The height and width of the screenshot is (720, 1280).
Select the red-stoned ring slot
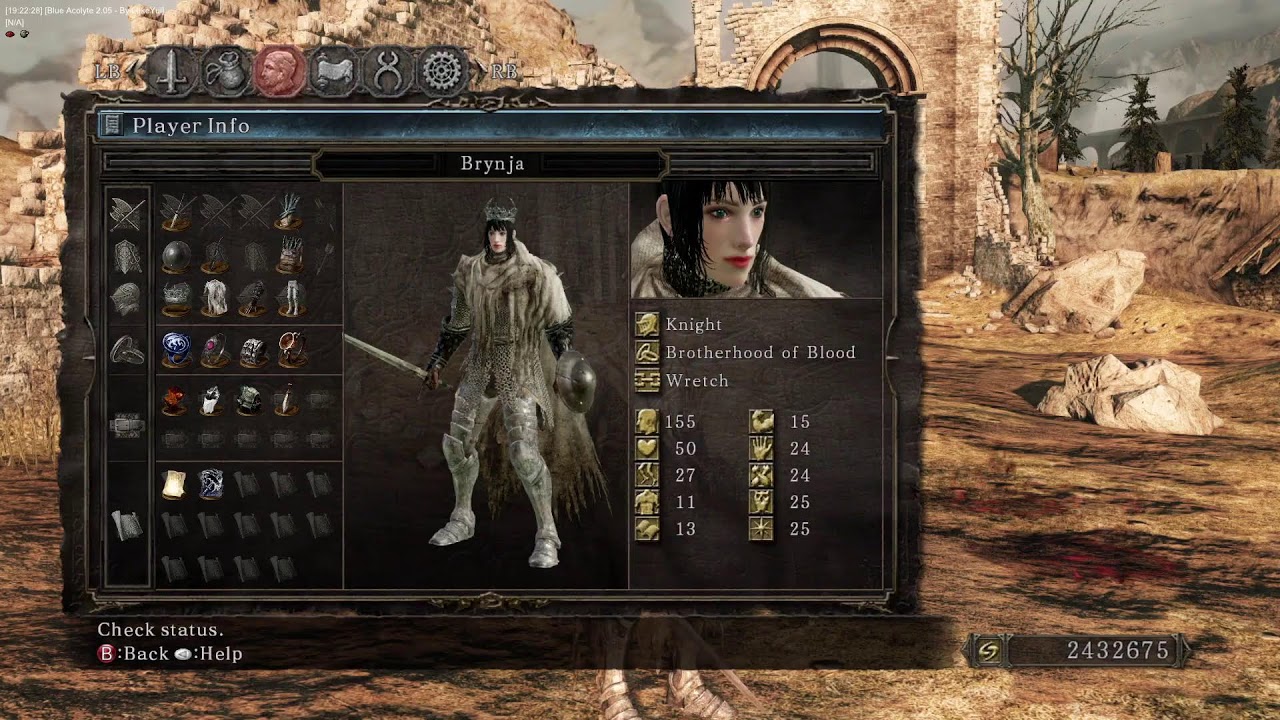[291, 349]
